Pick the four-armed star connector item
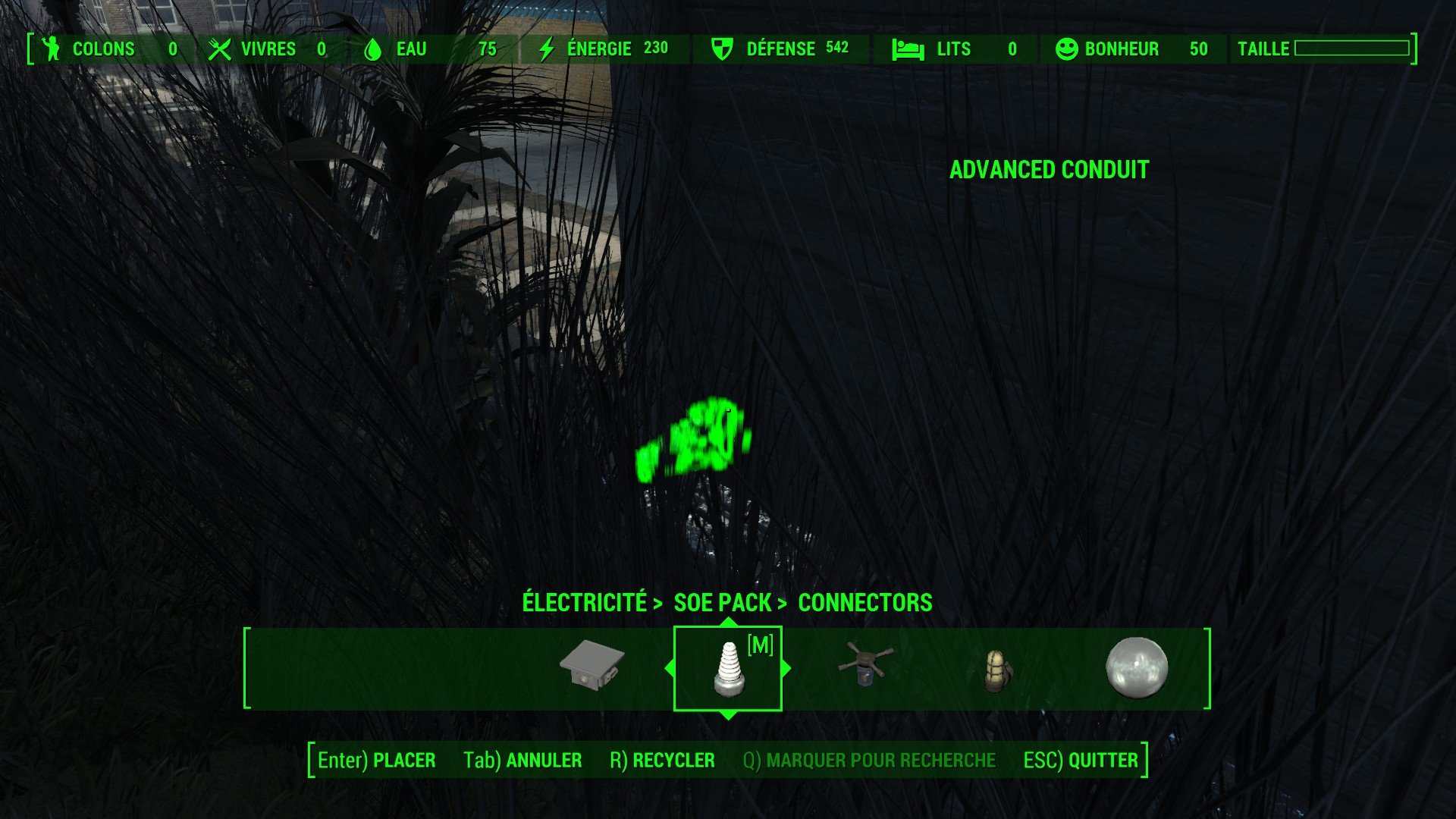 [x=865, y=665]
